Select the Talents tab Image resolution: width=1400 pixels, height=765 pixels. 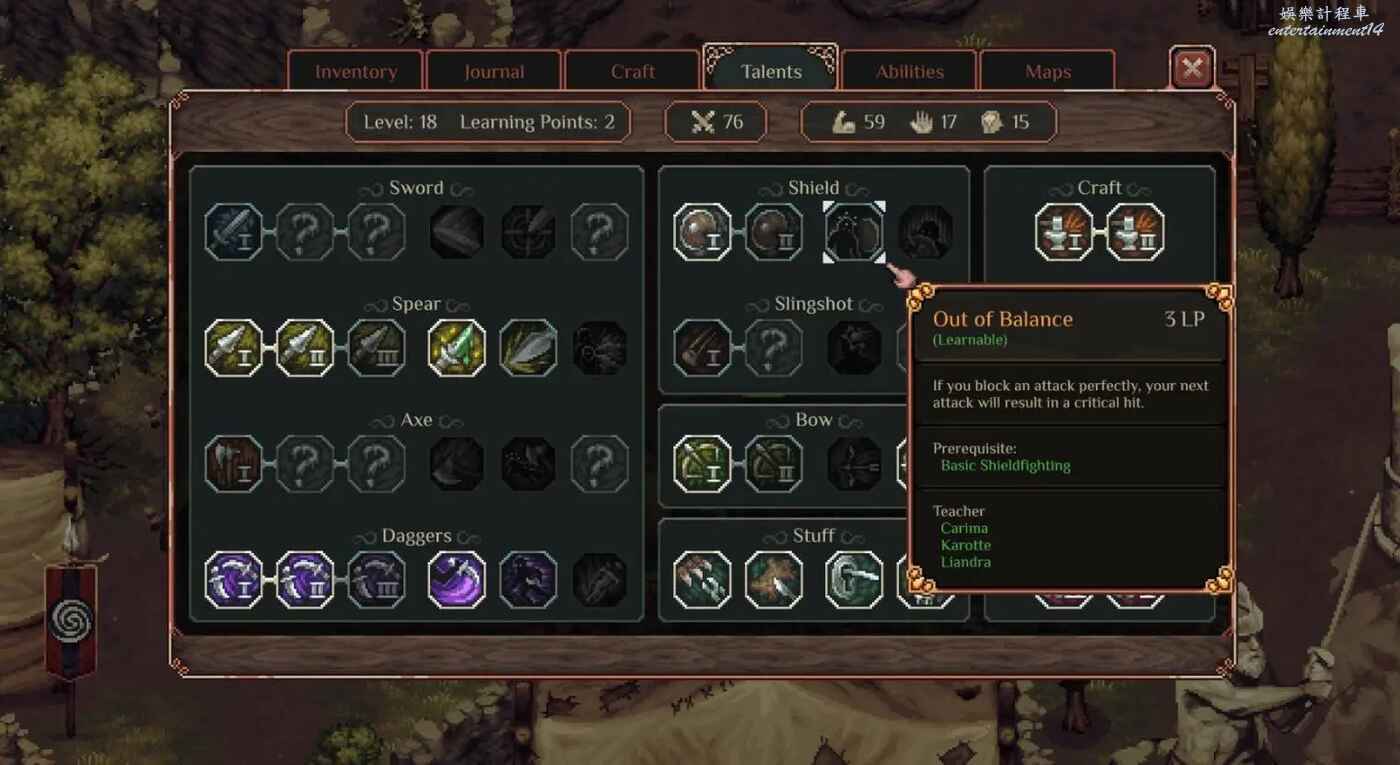[x=771, y=72]
